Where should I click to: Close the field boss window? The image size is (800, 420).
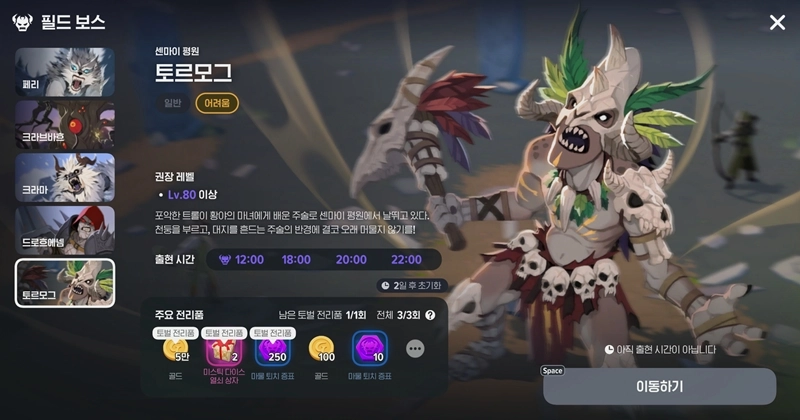click(777, 23)
